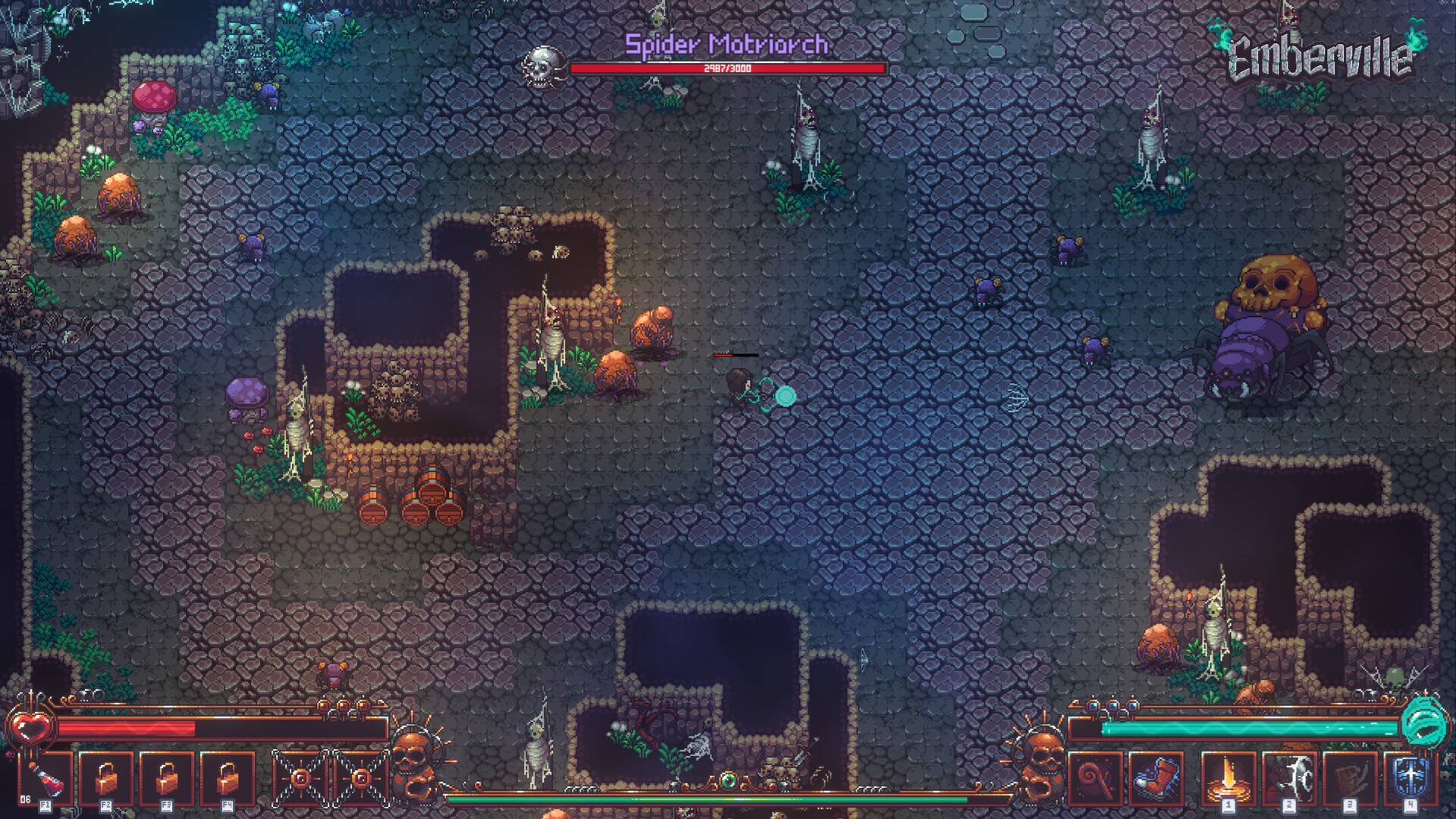Select the blue shield ability in slot 4
Image resolution: width=1456 pixels, height=819 pixels.
[x=1410, y=777]
